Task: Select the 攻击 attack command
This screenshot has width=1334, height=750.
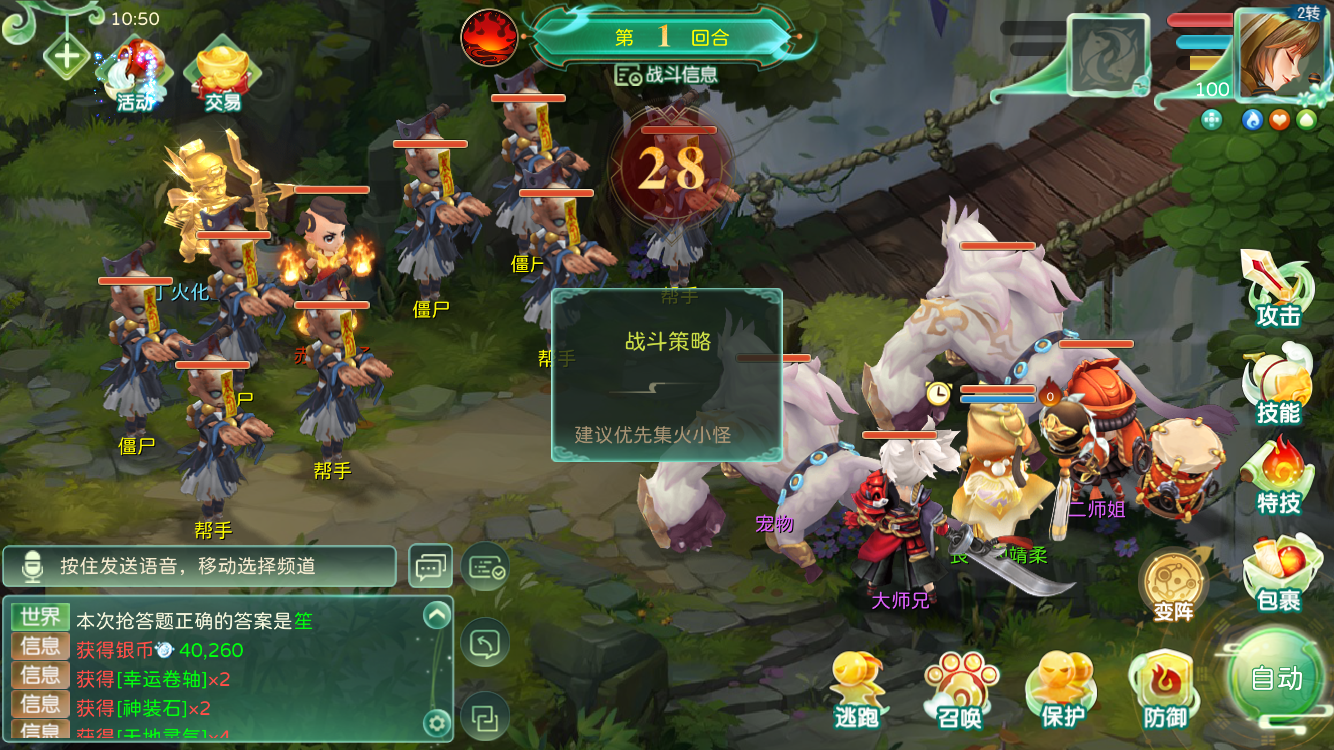Action: [1278, 290]
